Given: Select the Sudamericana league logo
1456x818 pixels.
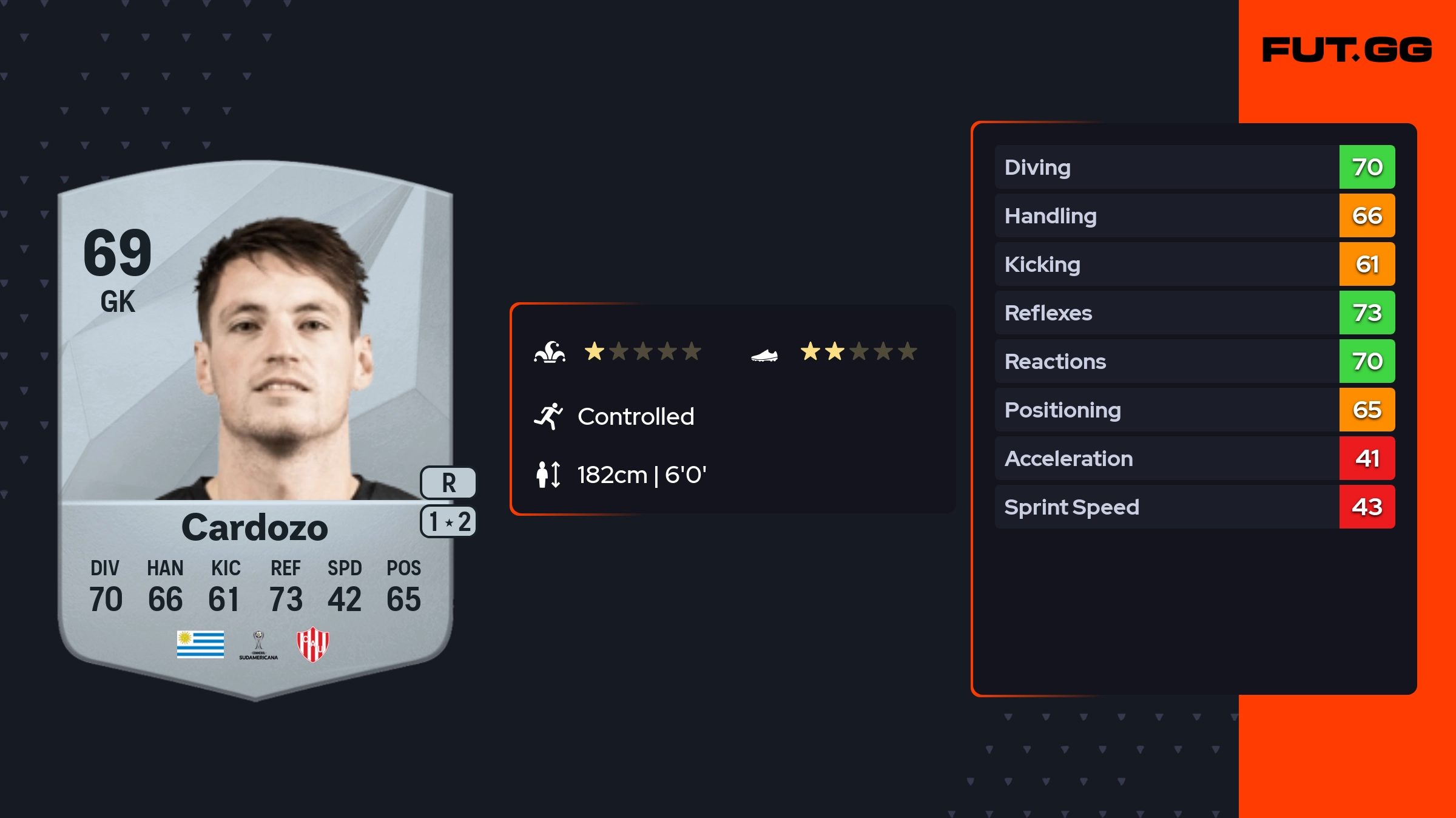Looking at the screenshot, I should (258, 644).
